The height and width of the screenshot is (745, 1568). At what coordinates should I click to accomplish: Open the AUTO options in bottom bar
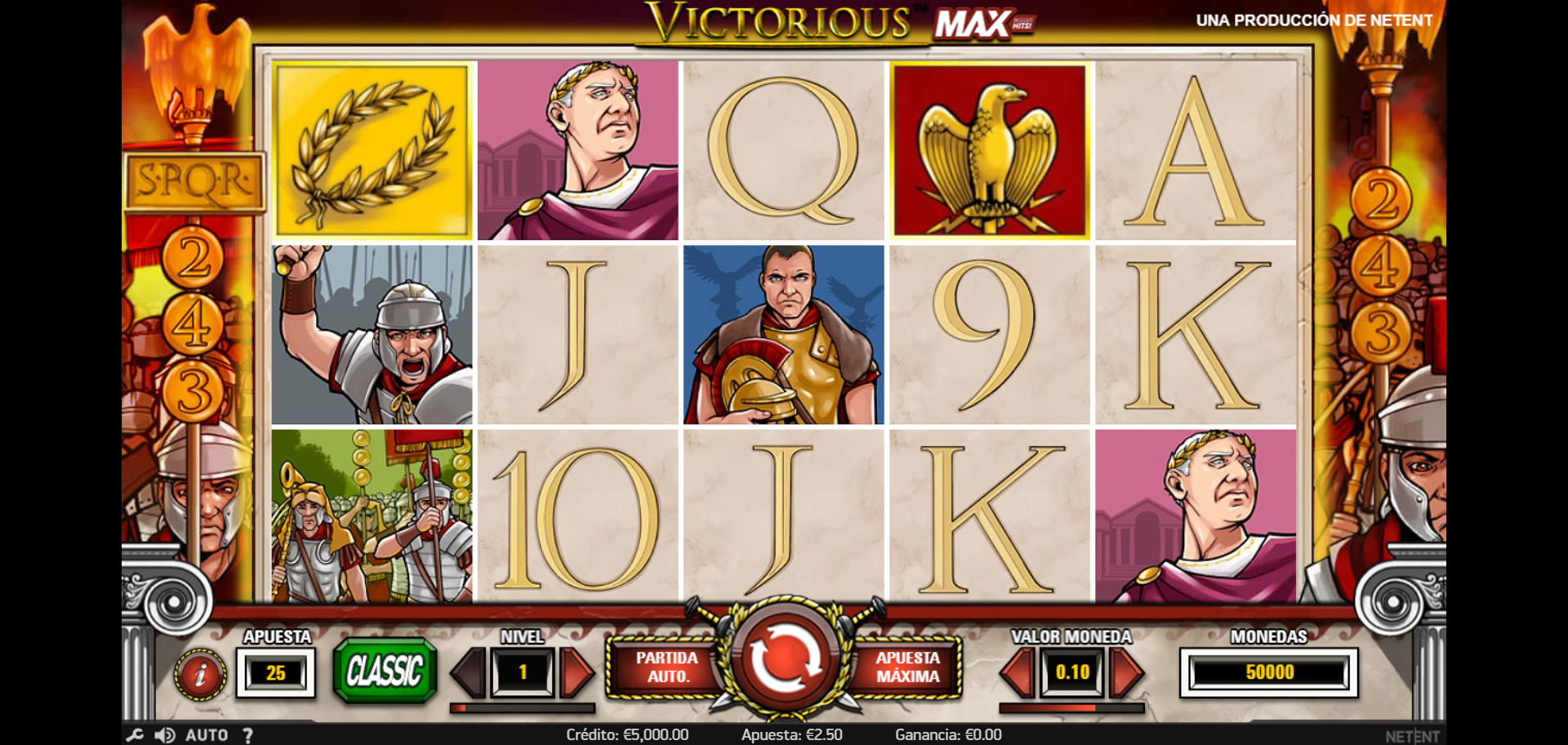(207, 735)
